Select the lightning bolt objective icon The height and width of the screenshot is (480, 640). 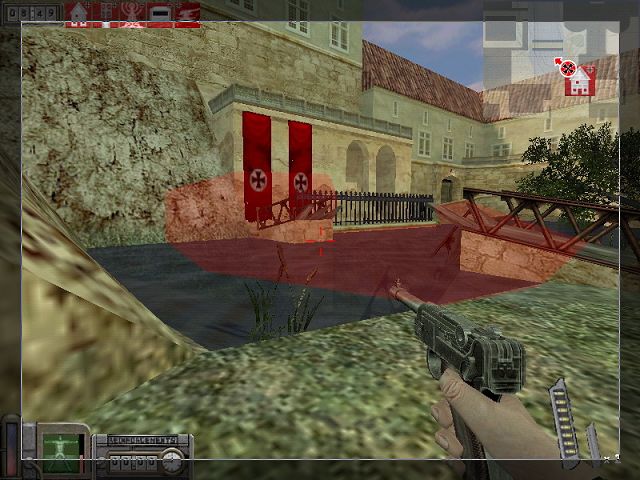[187, 13]
